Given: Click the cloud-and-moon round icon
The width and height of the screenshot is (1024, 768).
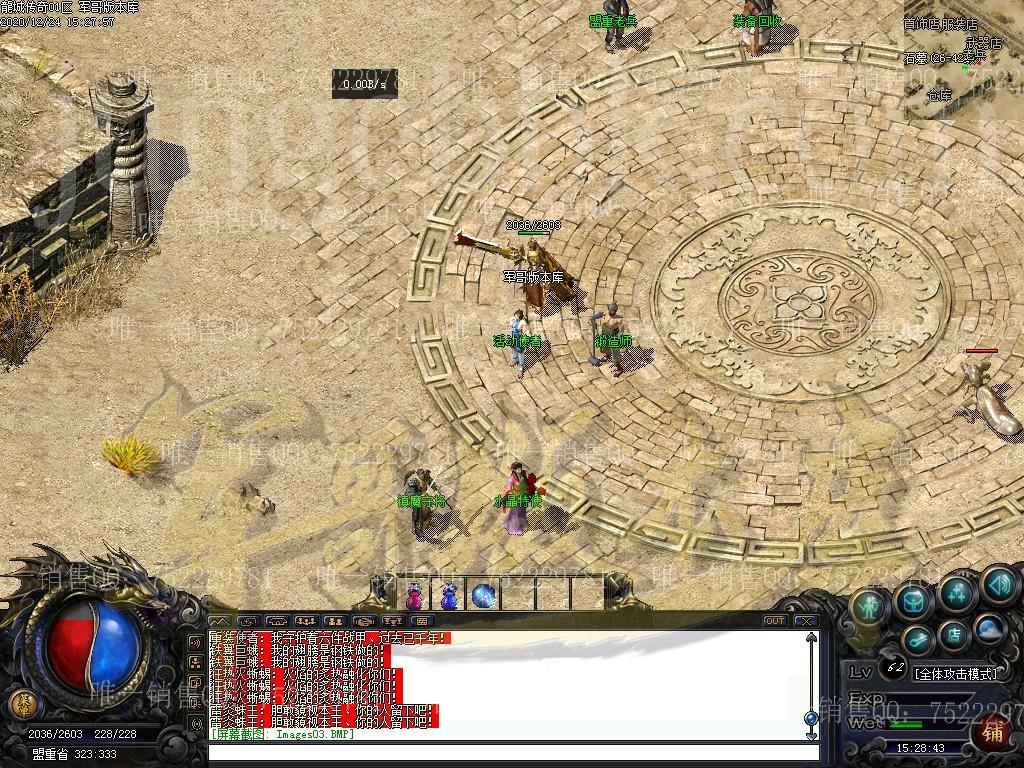Looking at the screenshot, I should coord(990,628).
